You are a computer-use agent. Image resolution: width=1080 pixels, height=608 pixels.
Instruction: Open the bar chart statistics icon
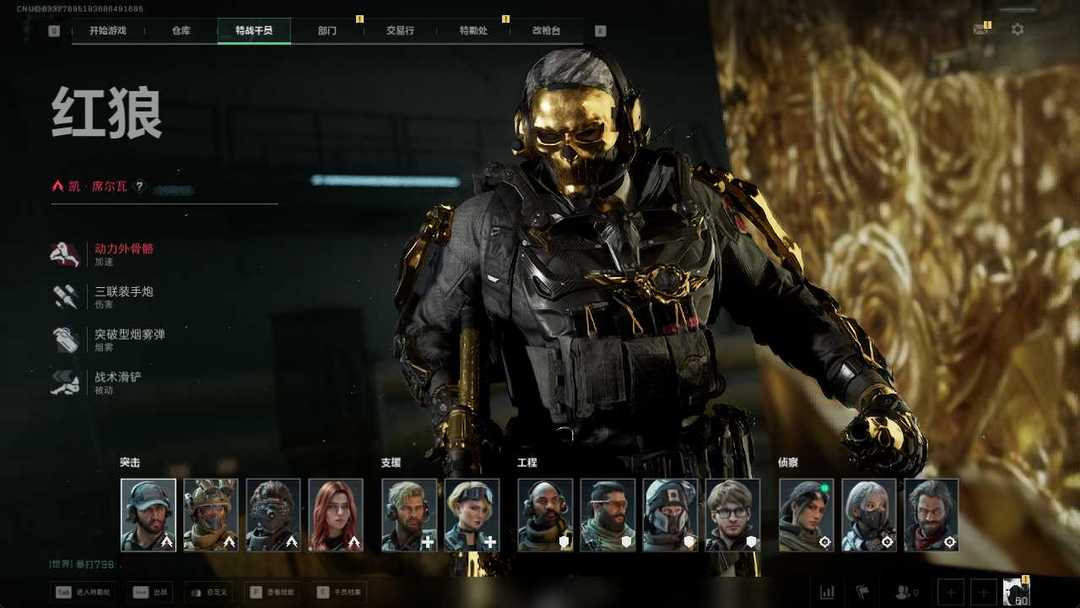click(x=827, y=592)
